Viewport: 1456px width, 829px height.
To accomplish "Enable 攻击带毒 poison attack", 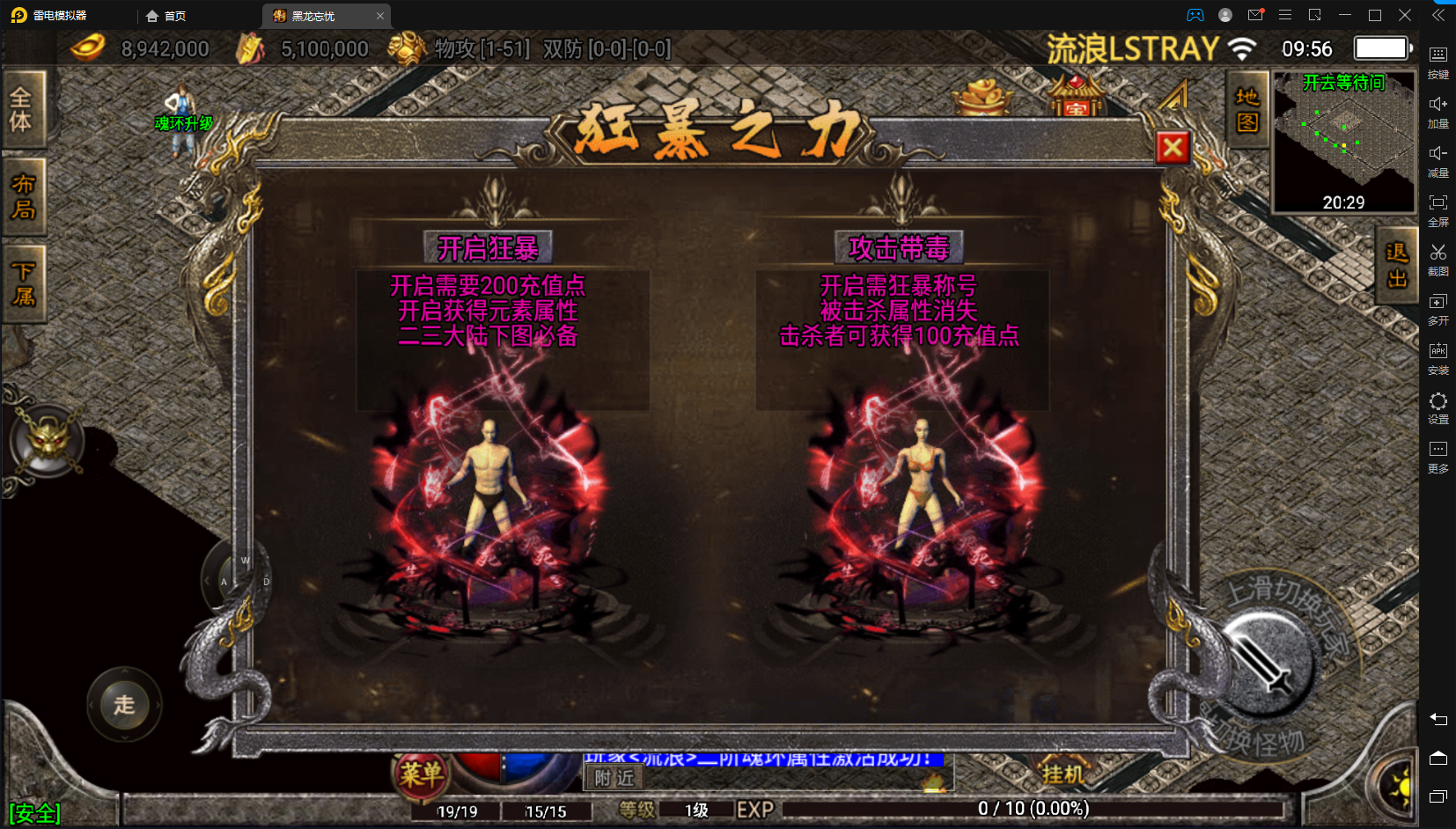I will 899,247.
